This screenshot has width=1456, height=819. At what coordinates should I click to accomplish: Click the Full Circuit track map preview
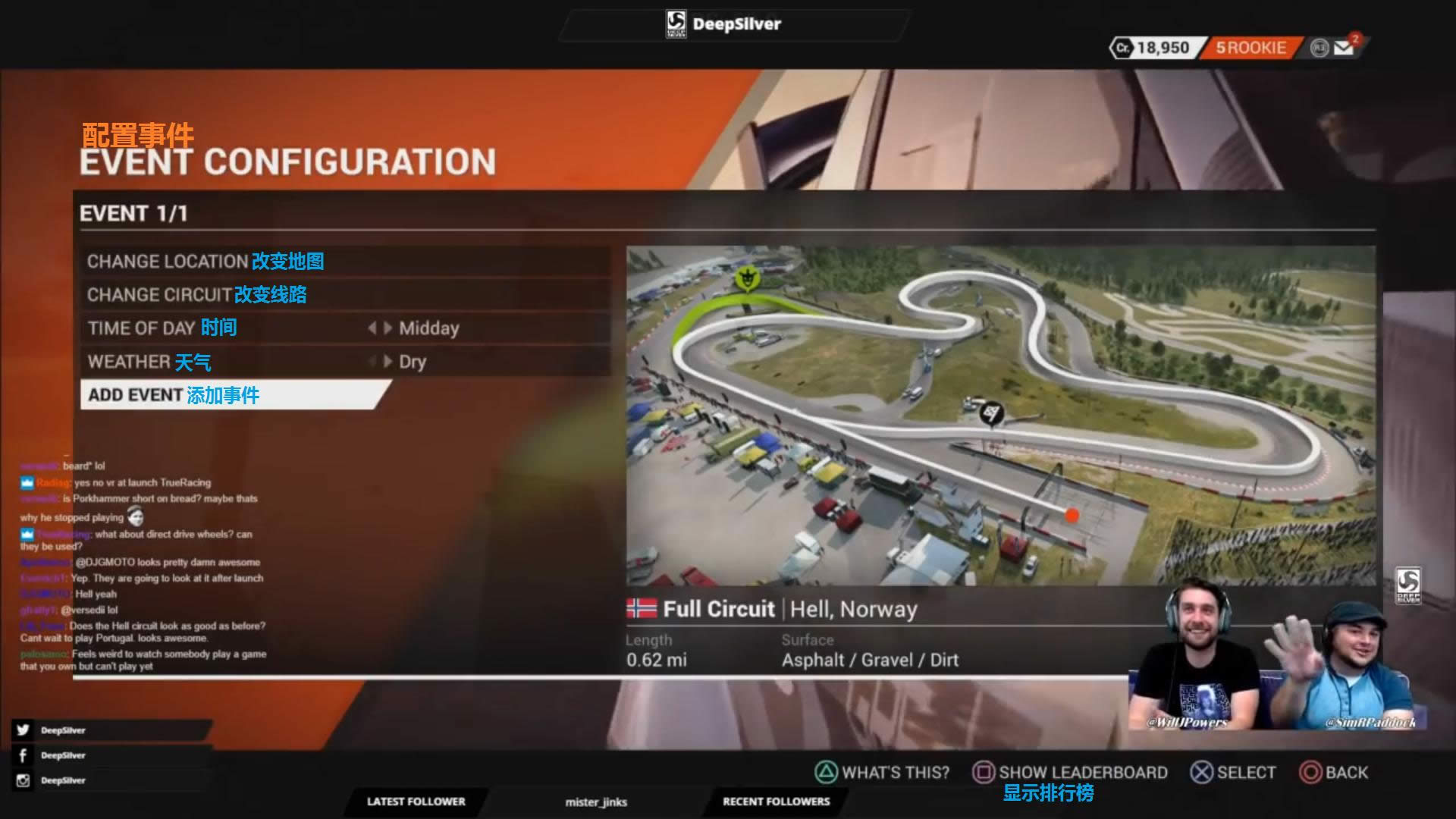(x=999, y=415)
